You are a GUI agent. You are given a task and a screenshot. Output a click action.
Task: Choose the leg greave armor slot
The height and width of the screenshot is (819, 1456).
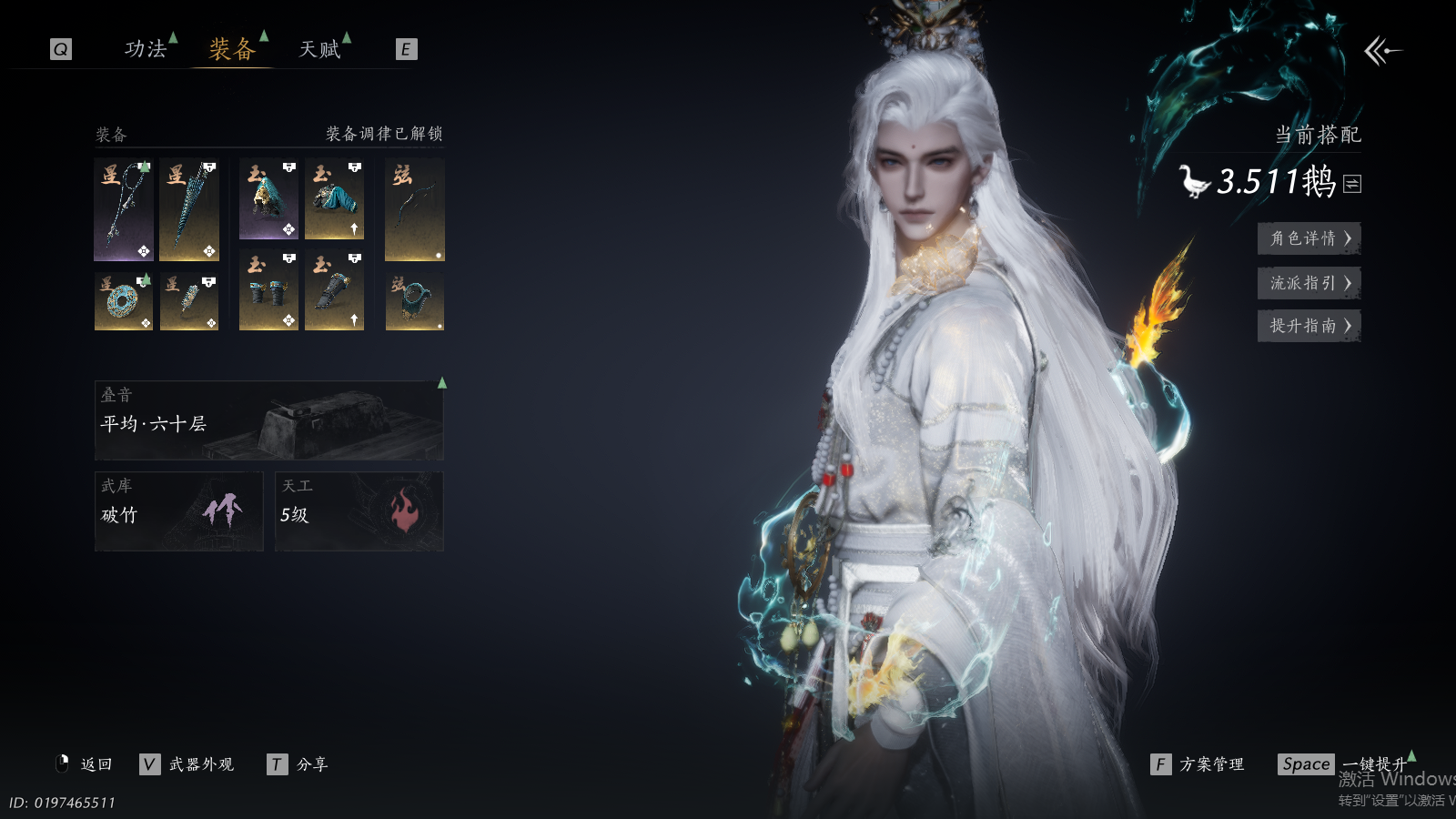(334, 290)
